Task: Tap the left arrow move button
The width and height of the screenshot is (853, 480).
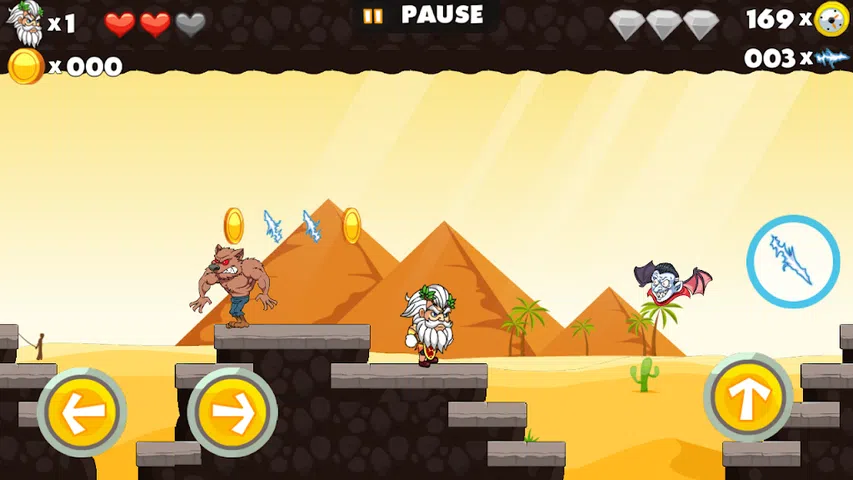Action: point(81,411)
